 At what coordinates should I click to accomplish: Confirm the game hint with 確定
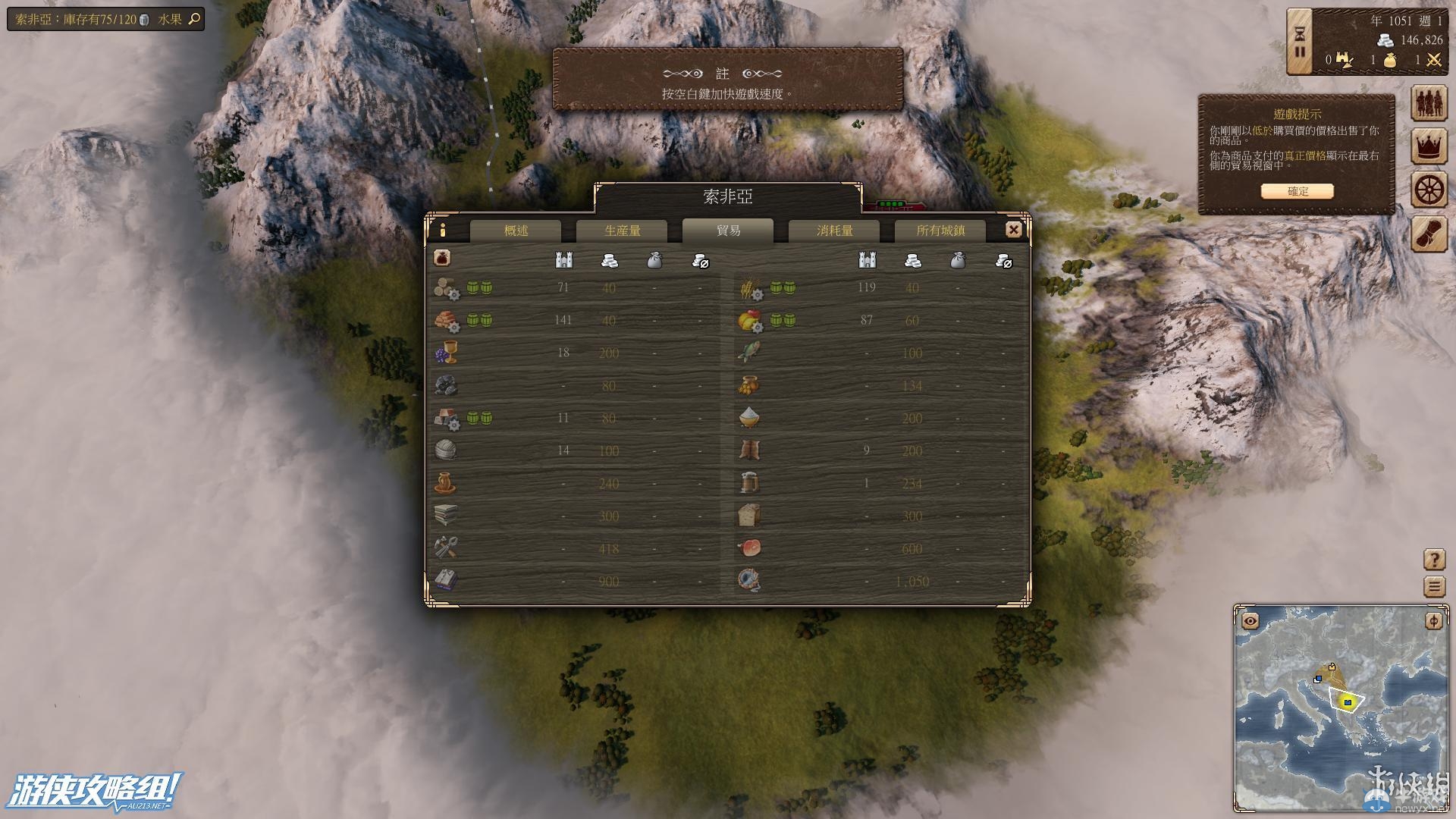click(1297, 191)
